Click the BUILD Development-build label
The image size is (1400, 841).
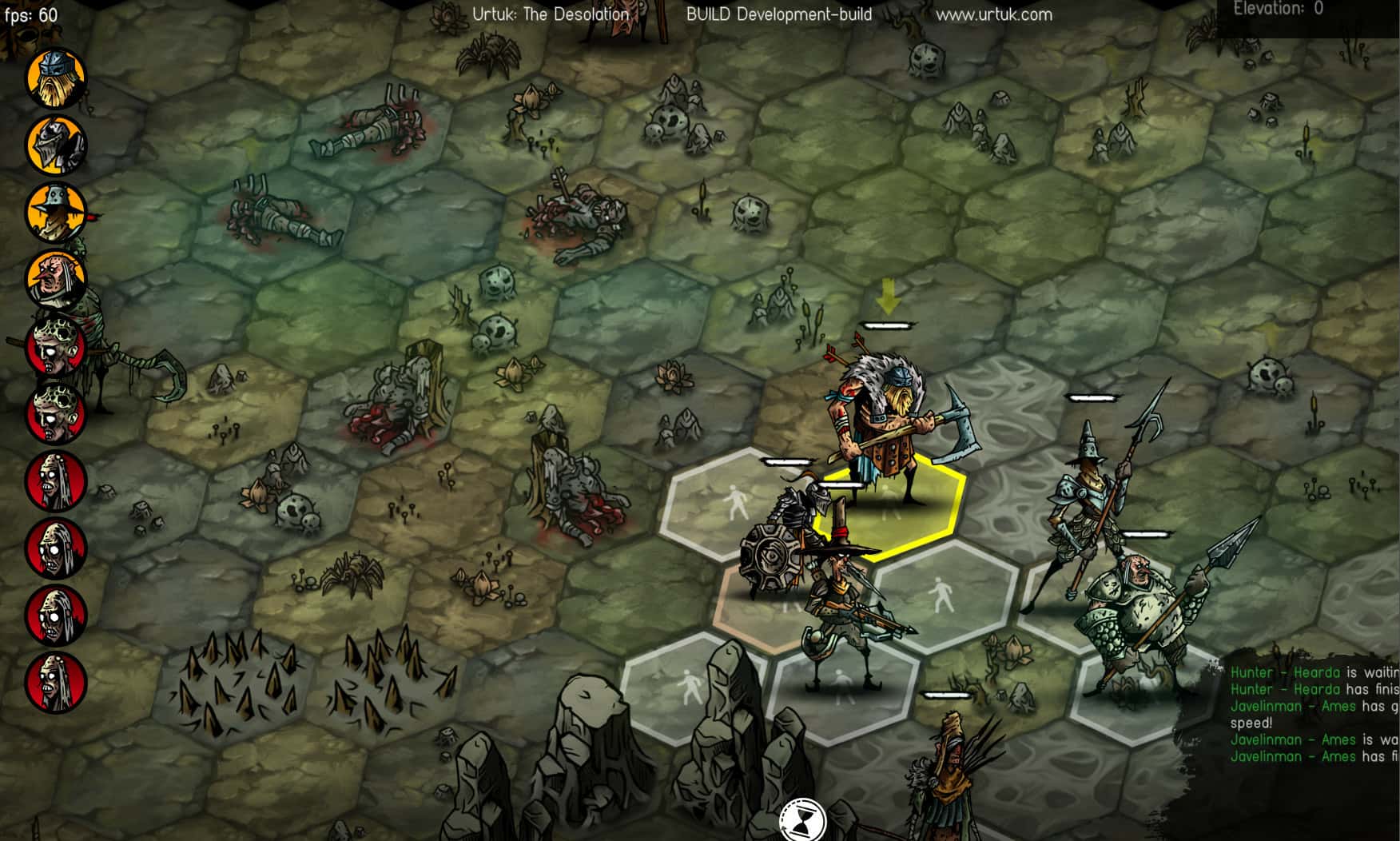[777, 14]
